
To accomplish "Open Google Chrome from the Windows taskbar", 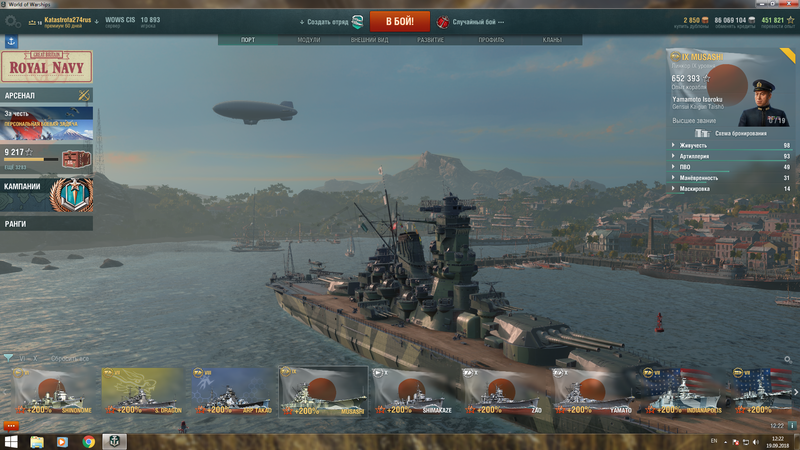I will [88, 441].
